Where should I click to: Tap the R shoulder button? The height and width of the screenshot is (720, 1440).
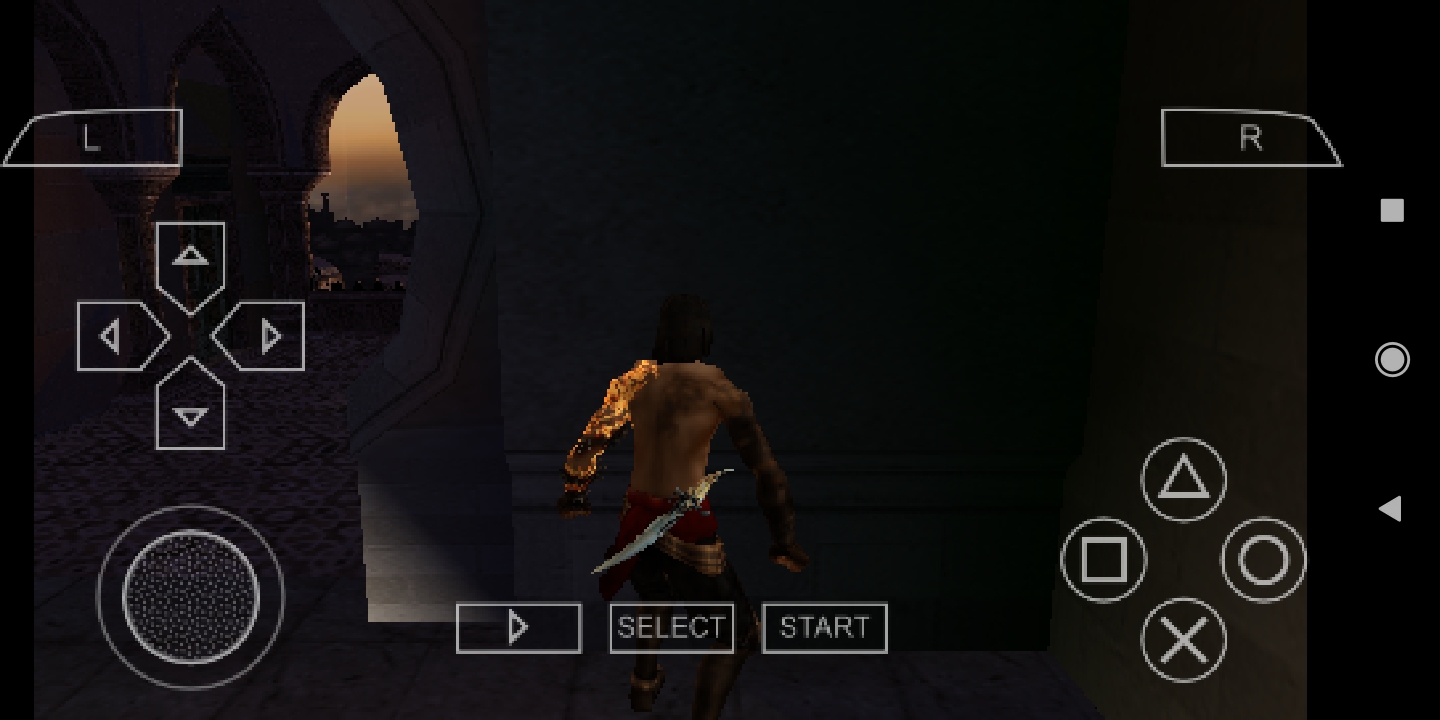tap(1249, 138)
